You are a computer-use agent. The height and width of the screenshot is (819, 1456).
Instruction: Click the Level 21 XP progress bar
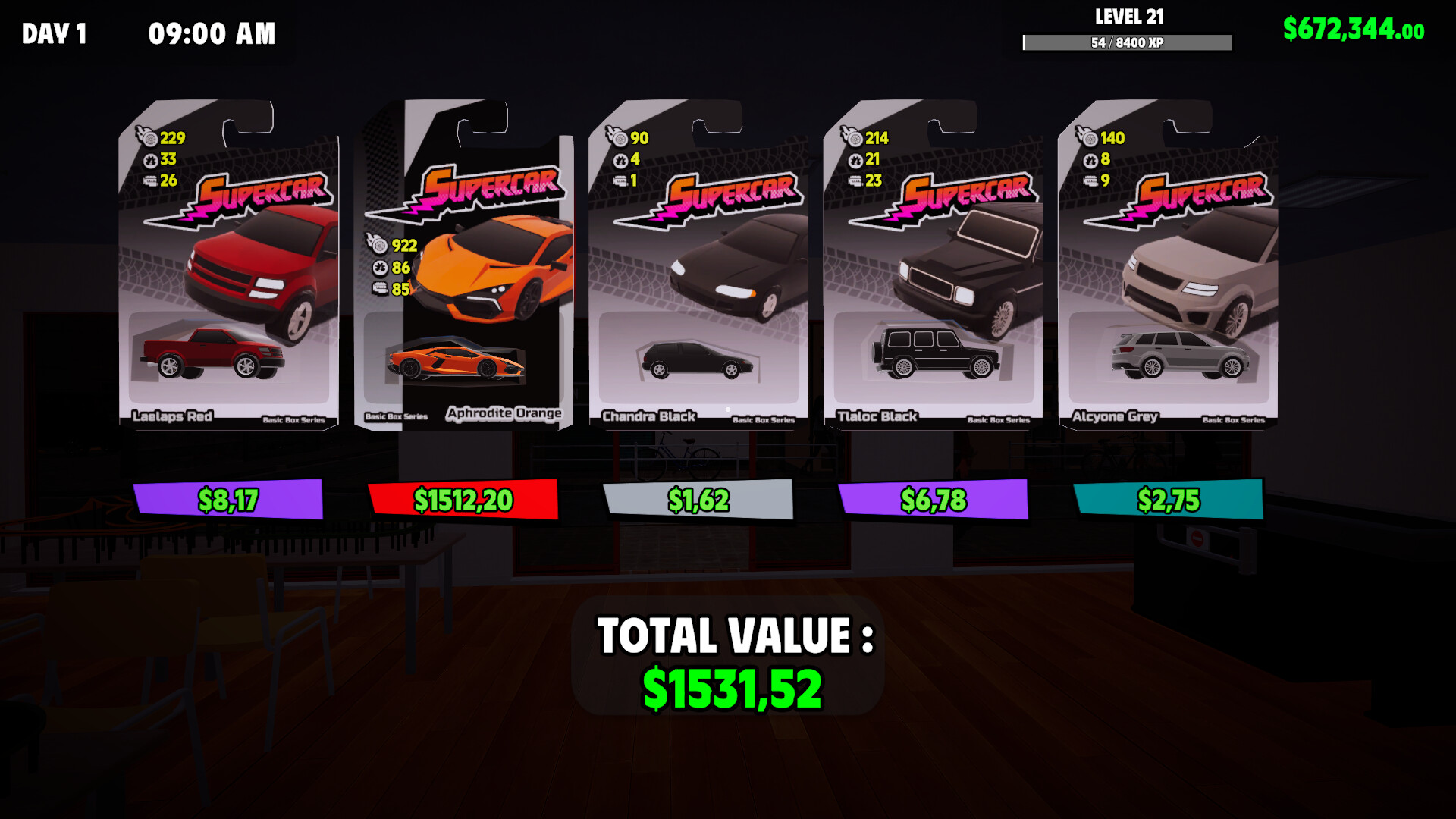(1128, 43)
